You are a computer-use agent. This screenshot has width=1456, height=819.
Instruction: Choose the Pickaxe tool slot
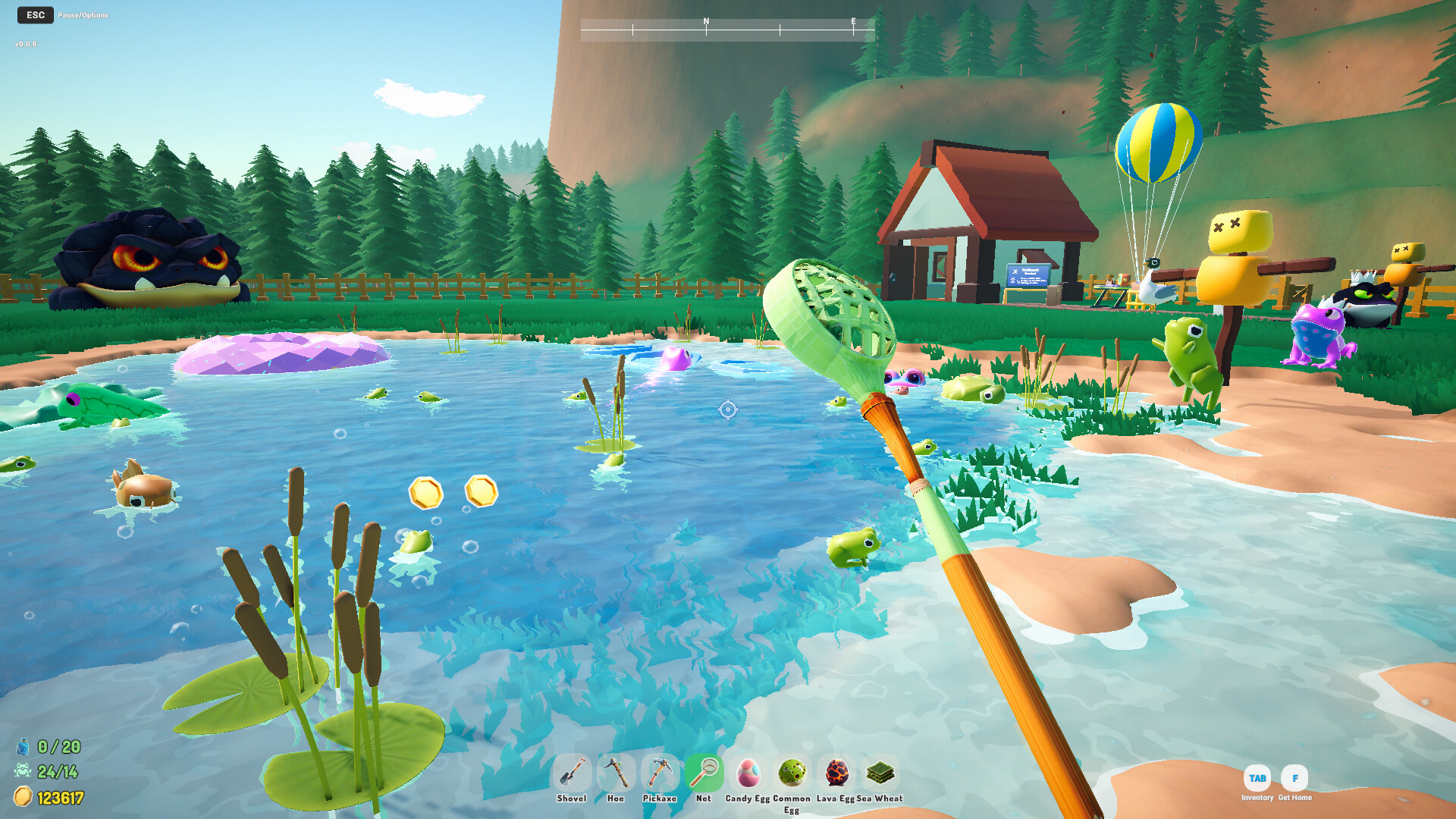pos(660,773)
